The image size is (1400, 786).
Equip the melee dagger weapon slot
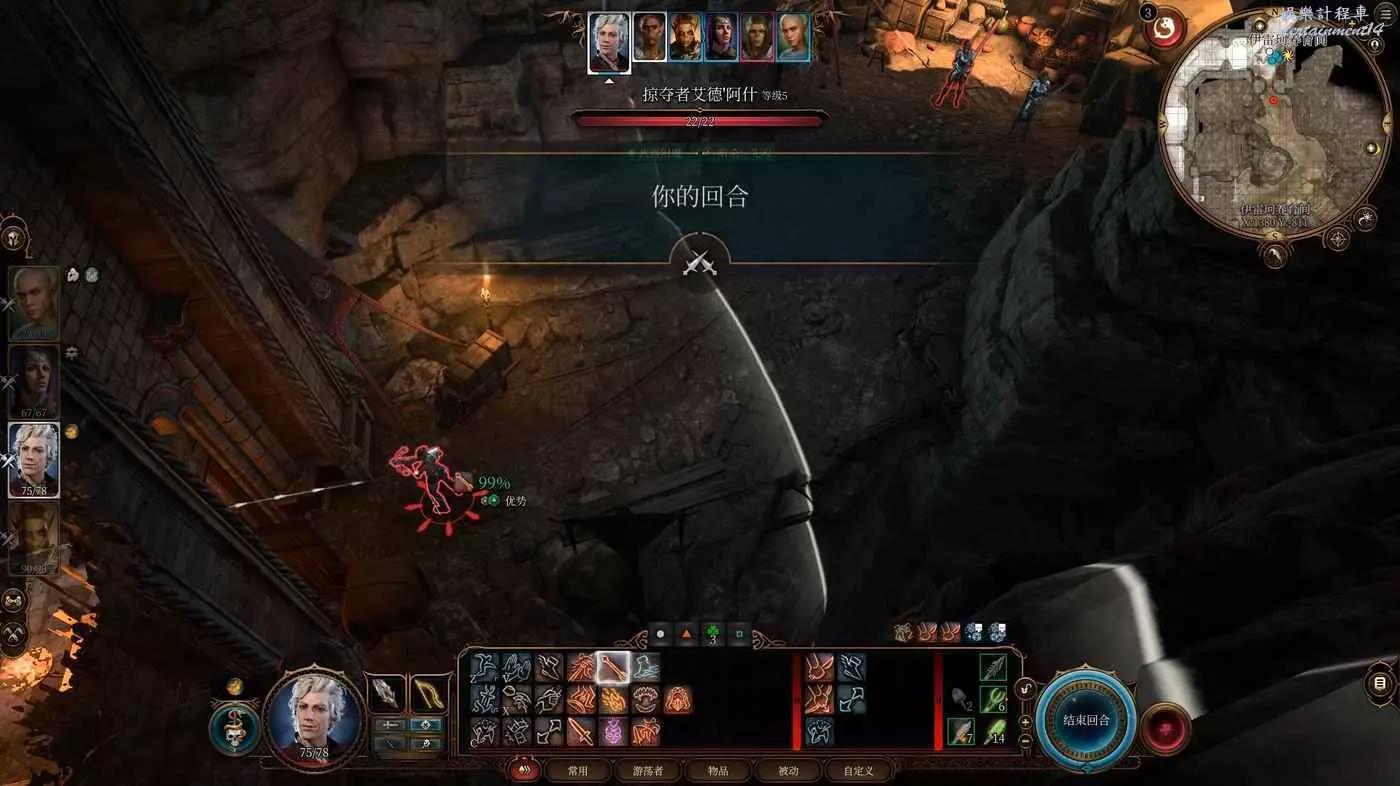[386, 693]
